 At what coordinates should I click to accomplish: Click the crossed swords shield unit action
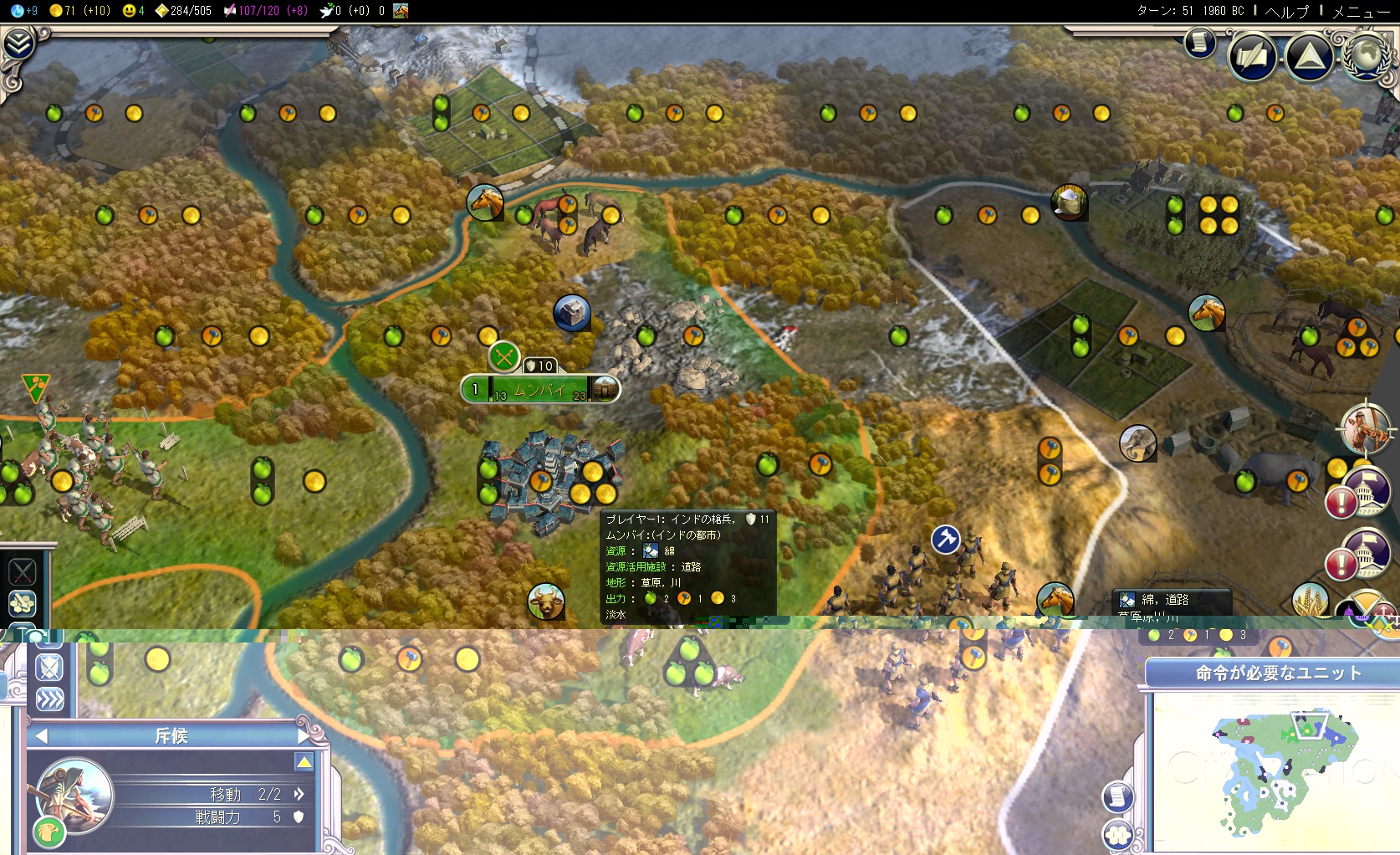49,668
